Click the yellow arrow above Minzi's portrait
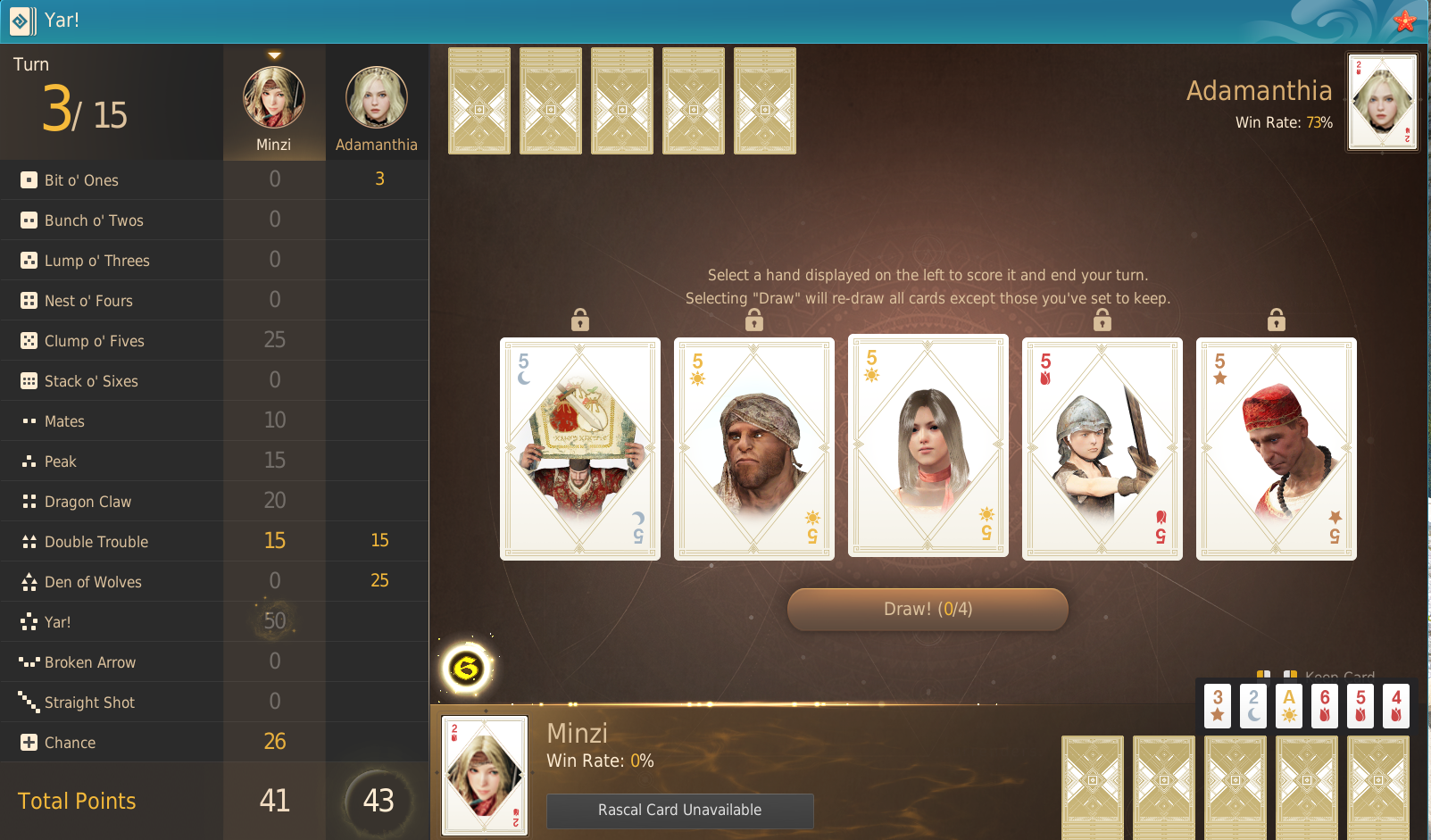 (274, 54)
